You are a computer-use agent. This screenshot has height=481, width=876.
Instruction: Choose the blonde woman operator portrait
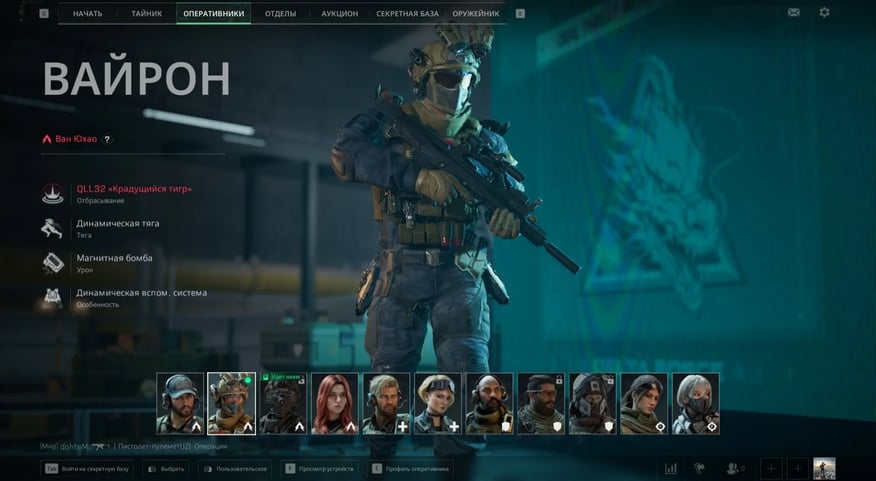pos(438,403)
